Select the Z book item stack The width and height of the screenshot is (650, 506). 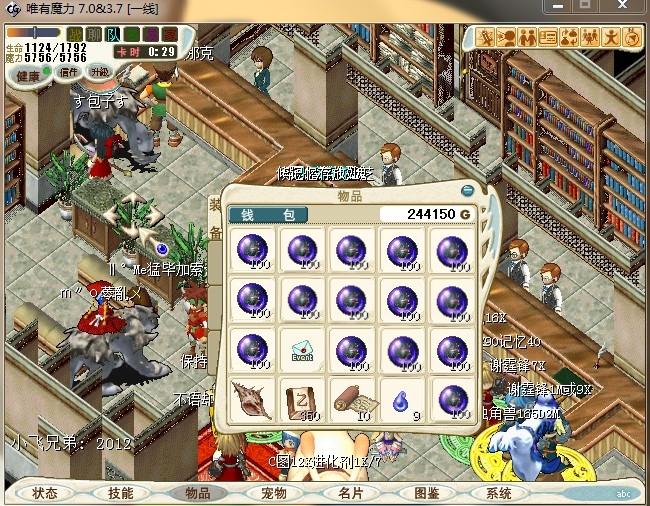pyautogui.click(x=302, y=398)
